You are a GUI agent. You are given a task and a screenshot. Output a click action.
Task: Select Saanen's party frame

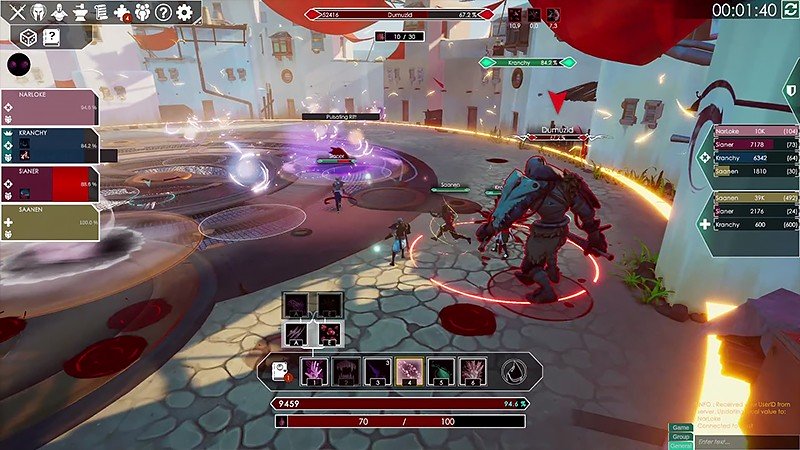[50, 222]
